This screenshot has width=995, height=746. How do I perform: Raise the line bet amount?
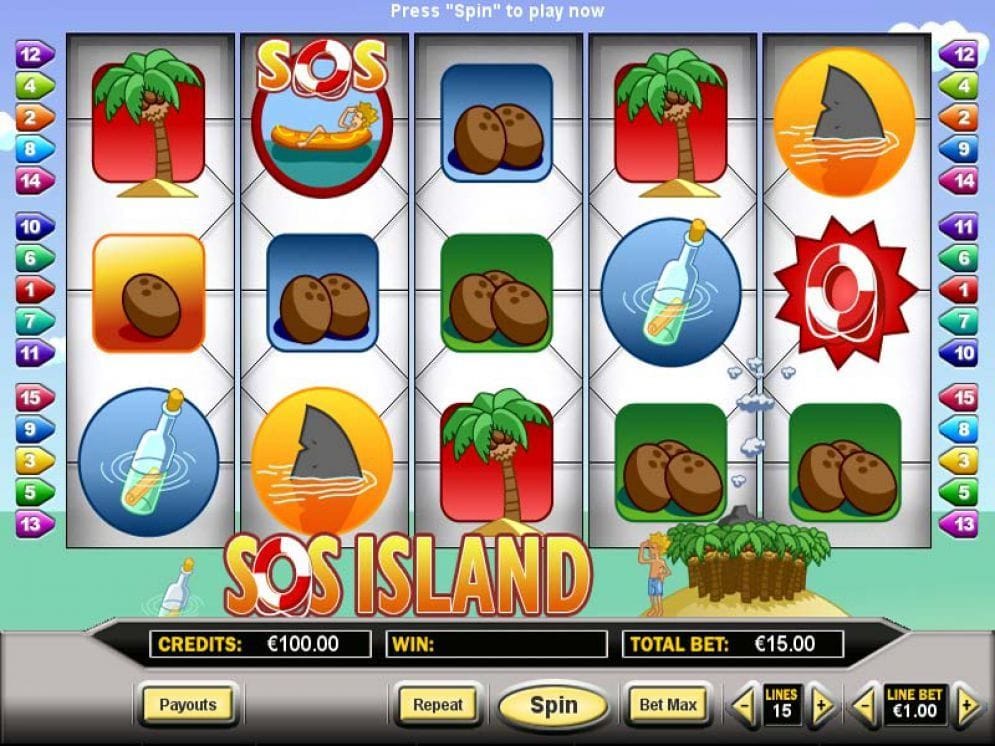pos(967,708)
